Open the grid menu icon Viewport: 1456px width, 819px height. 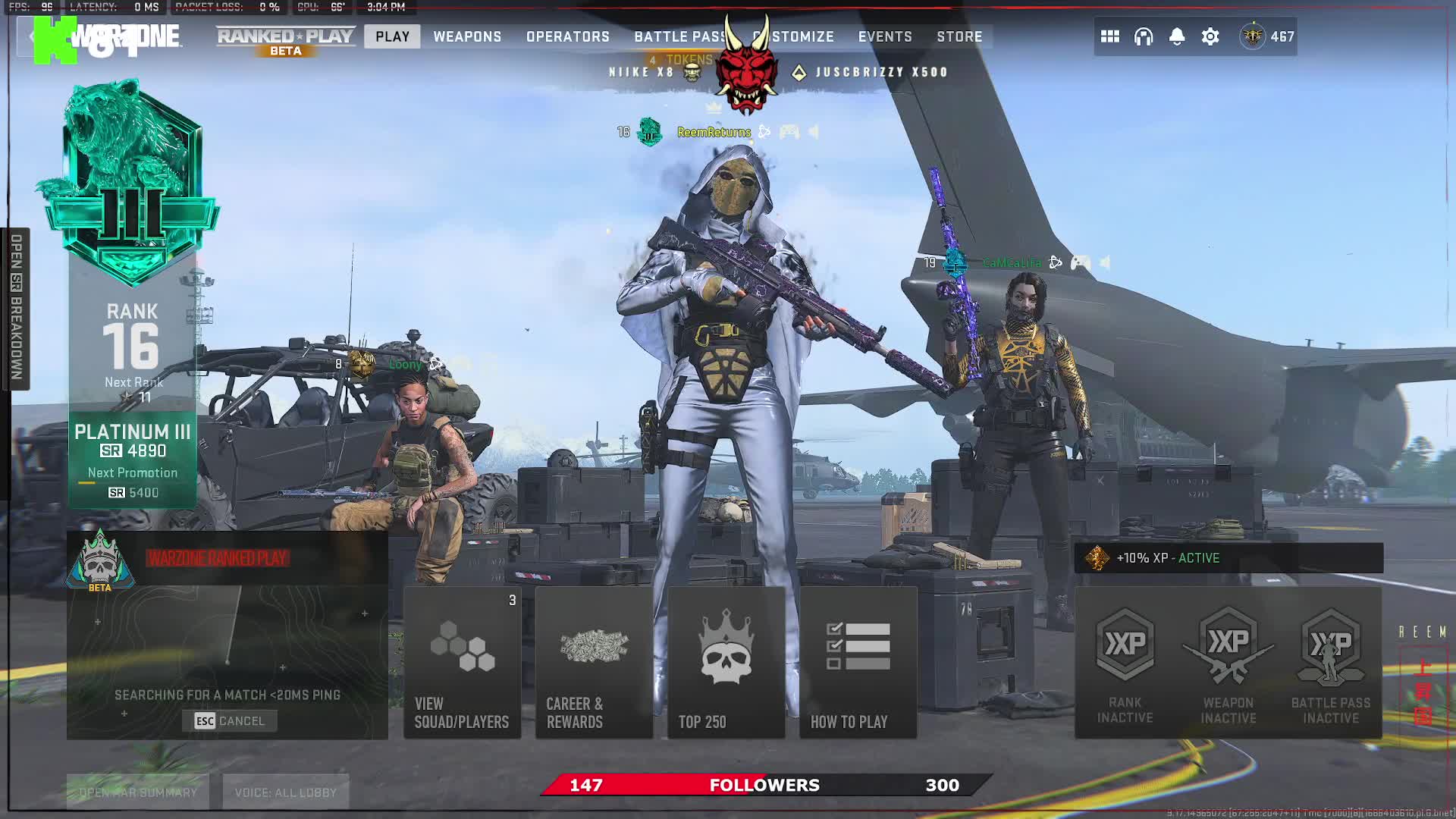[1110, 36]
